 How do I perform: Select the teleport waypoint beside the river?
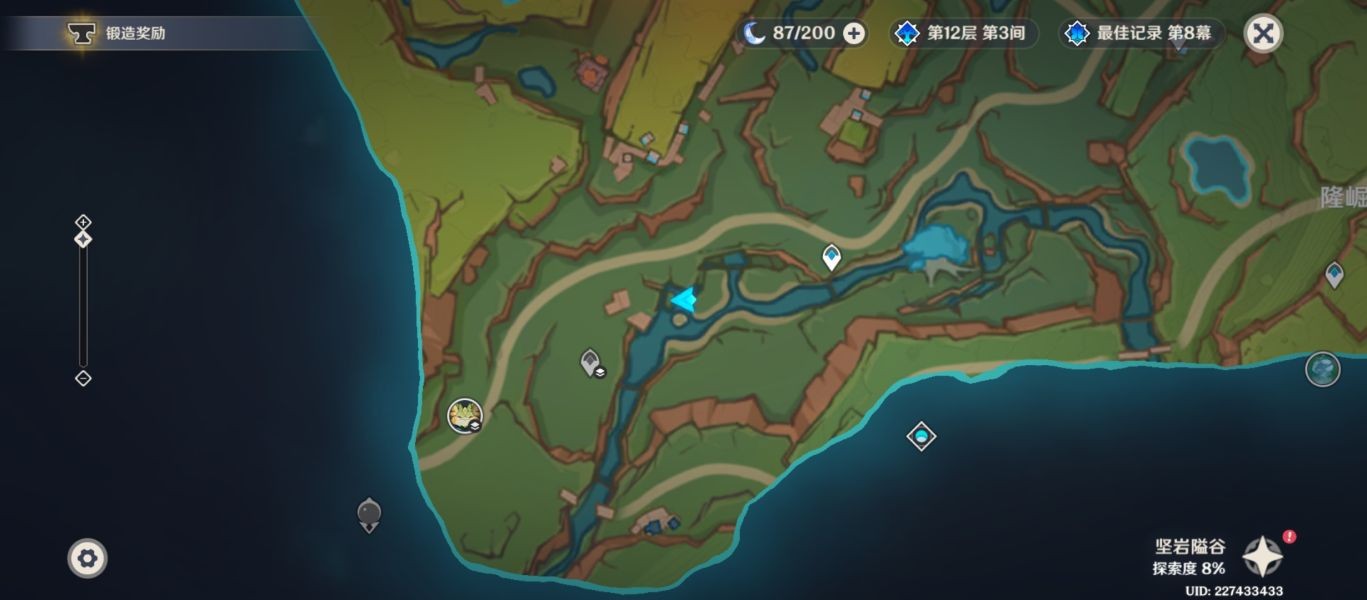click(831, 258)
